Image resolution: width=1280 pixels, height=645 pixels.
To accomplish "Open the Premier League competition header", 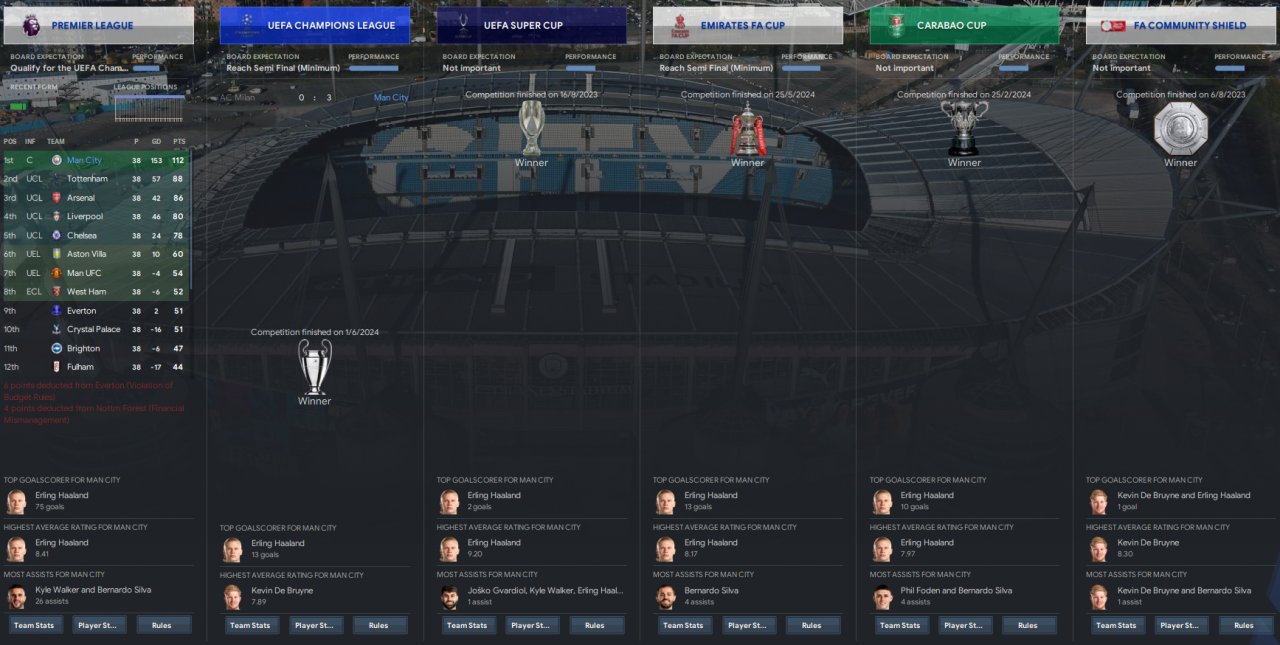I will pyautogui.click(x=98, y=25).
